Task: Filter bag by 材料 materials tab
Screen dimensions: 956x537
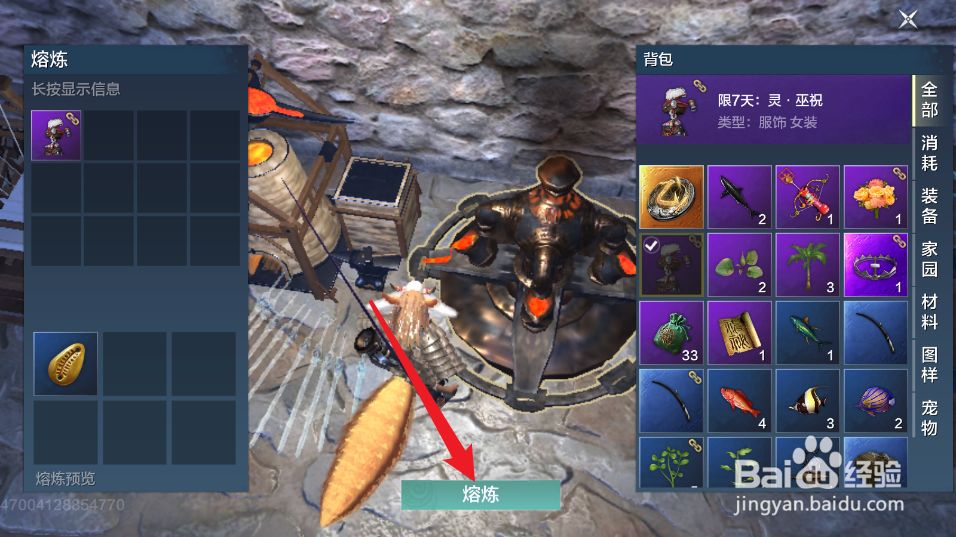Action: (x=929, y=311)
